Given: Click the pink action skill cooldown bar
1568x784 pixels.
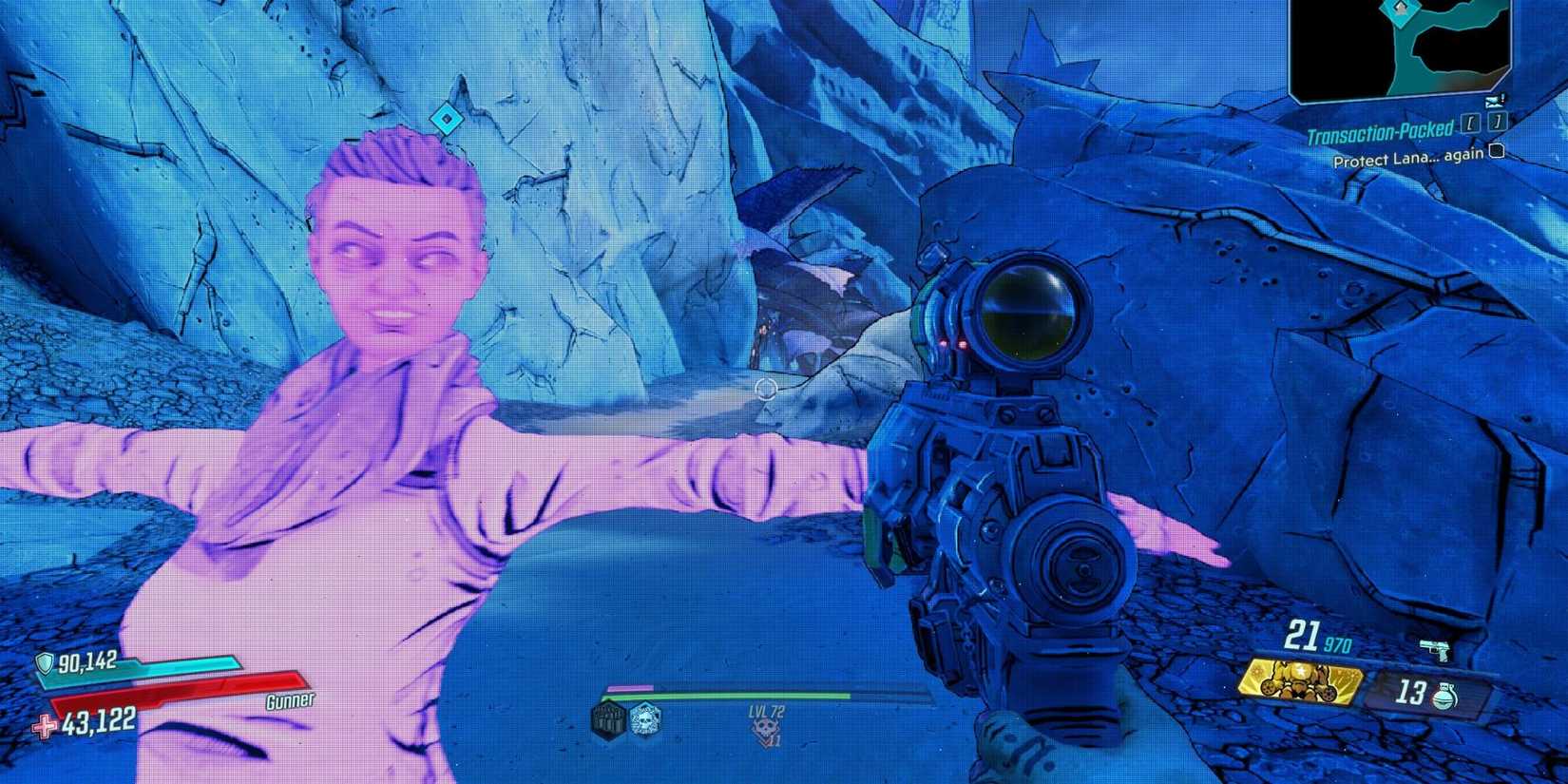Looking at the screenshot, I should pyautogui.click(x=631, y=687).
